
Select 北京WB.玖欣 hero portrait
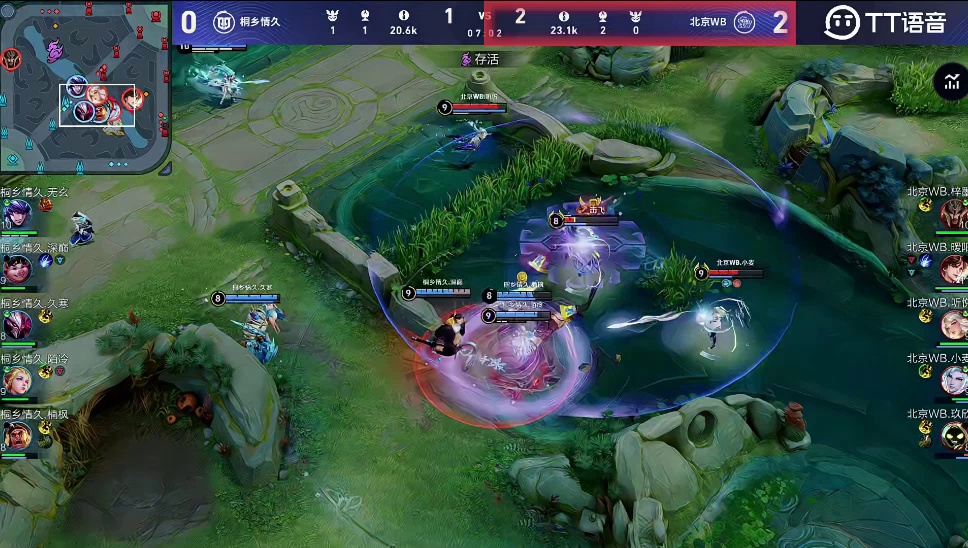click(953, 435)
